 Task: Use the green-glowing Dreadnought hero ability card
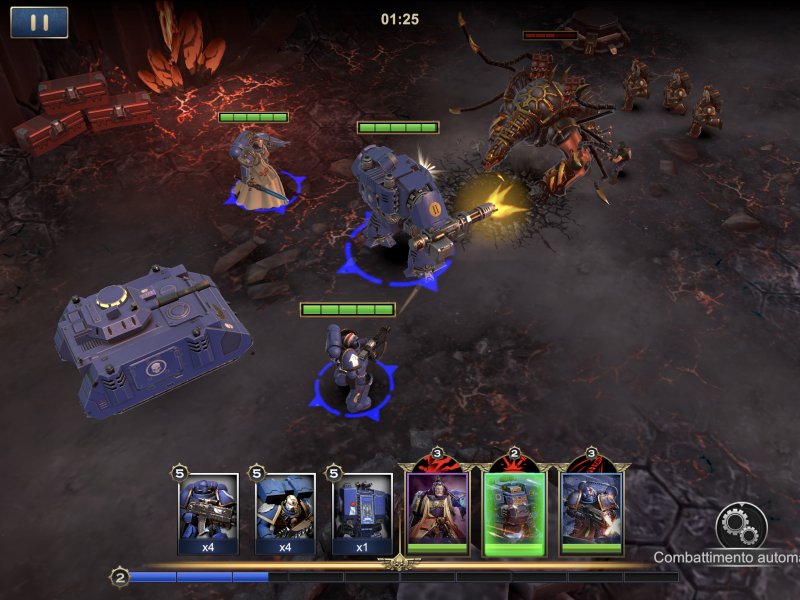tap(514, 509)
